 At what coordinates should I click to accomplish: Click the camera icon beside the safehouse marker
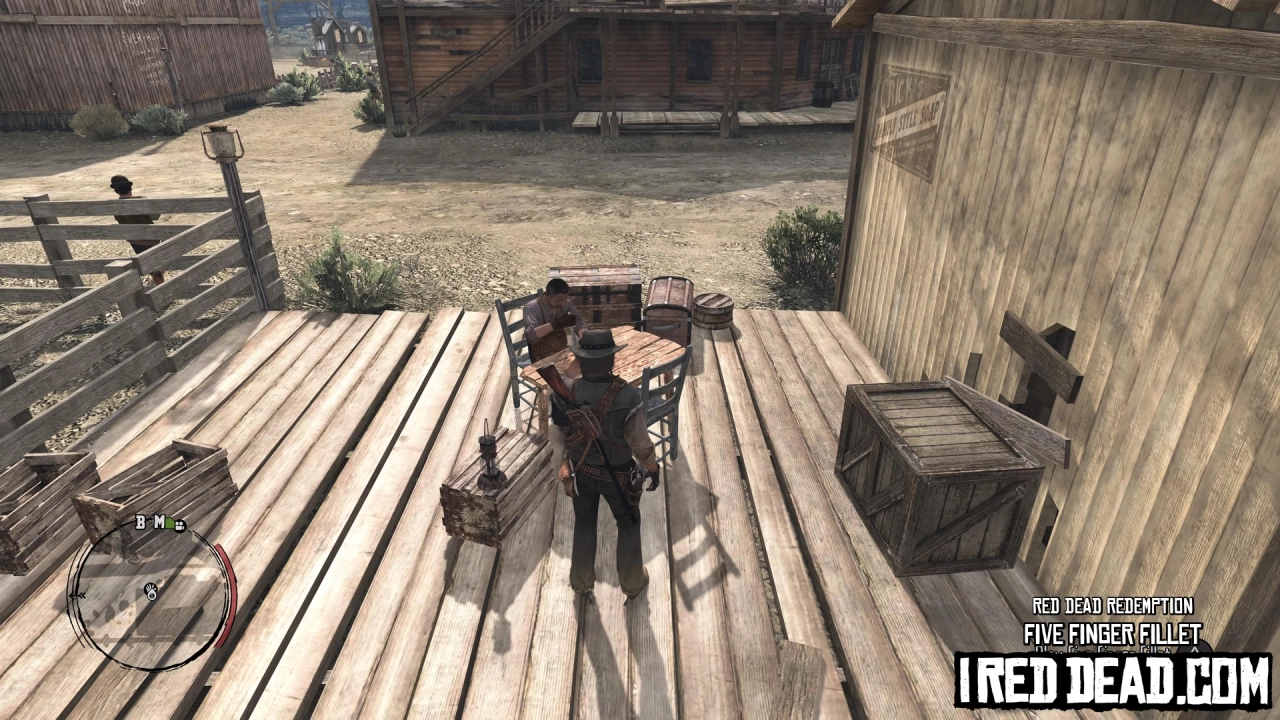pyautogui.click(x=180, y=527)
